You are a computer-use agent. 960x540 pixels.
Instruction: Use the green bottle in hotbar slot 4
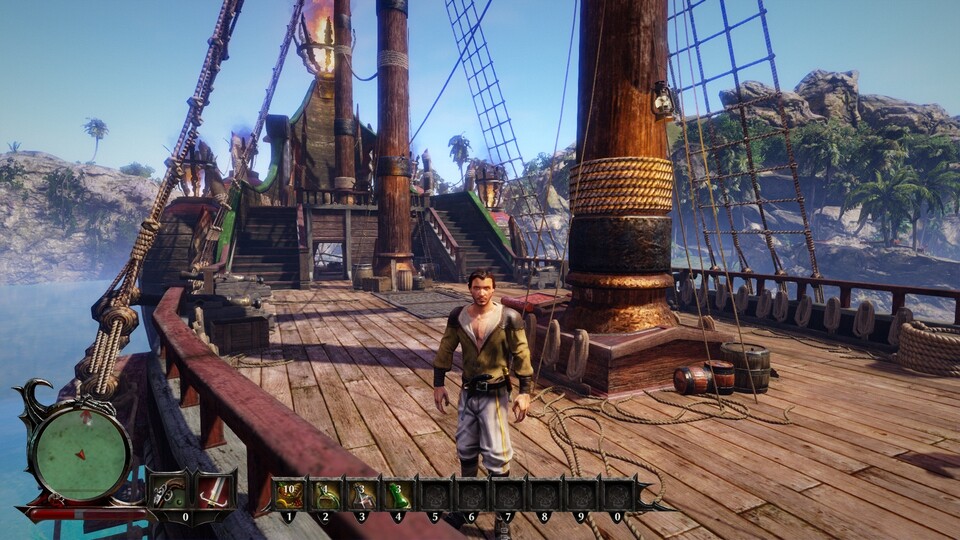398,494
